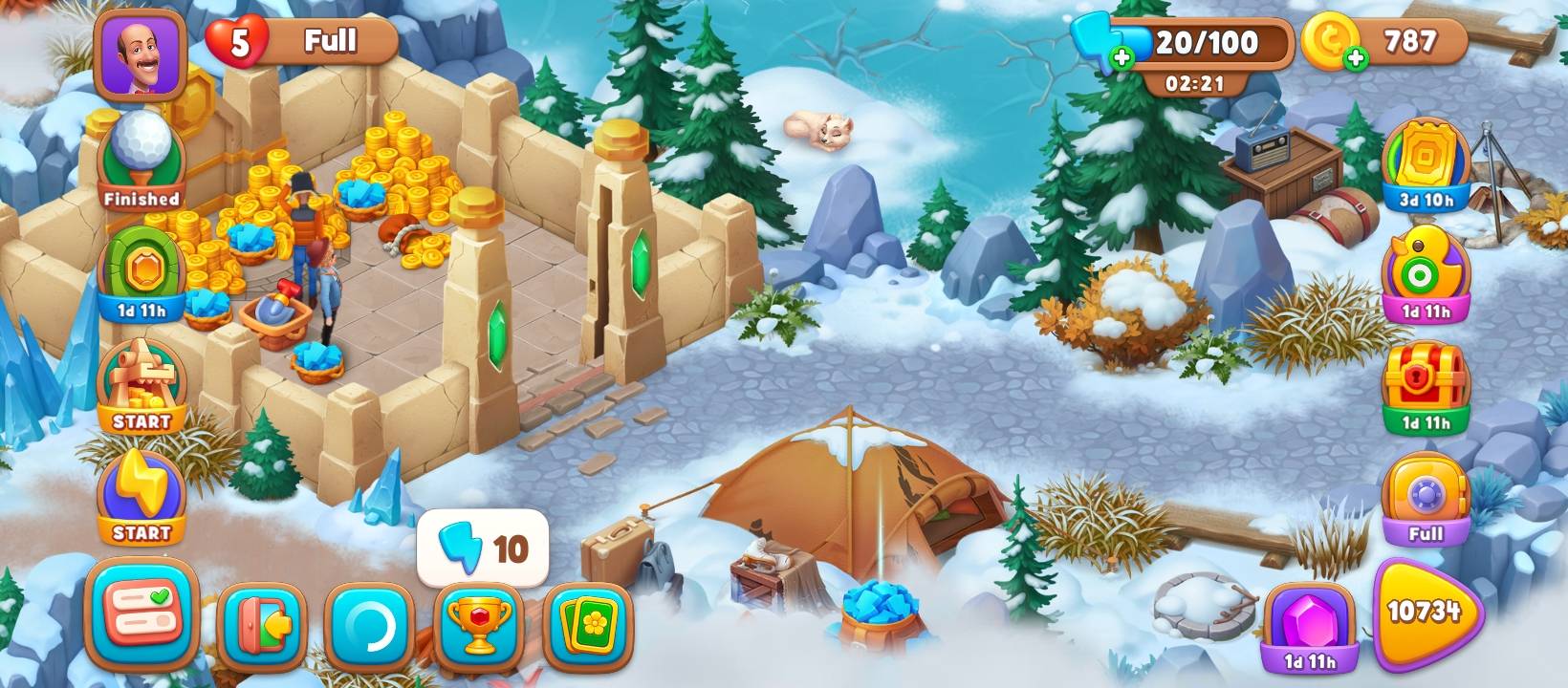
Task: Open the trophy tournament button
Action: coord(479,626)
